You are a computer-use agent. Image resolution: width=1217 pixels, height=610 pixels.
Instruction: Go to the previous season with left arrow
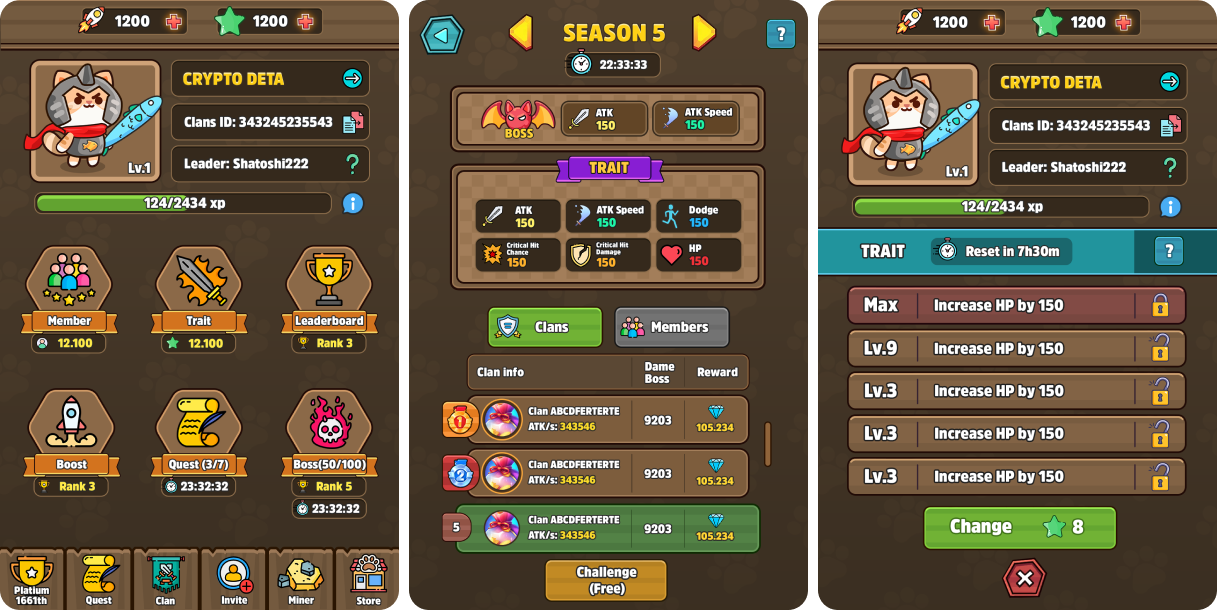tap(521, 33)
